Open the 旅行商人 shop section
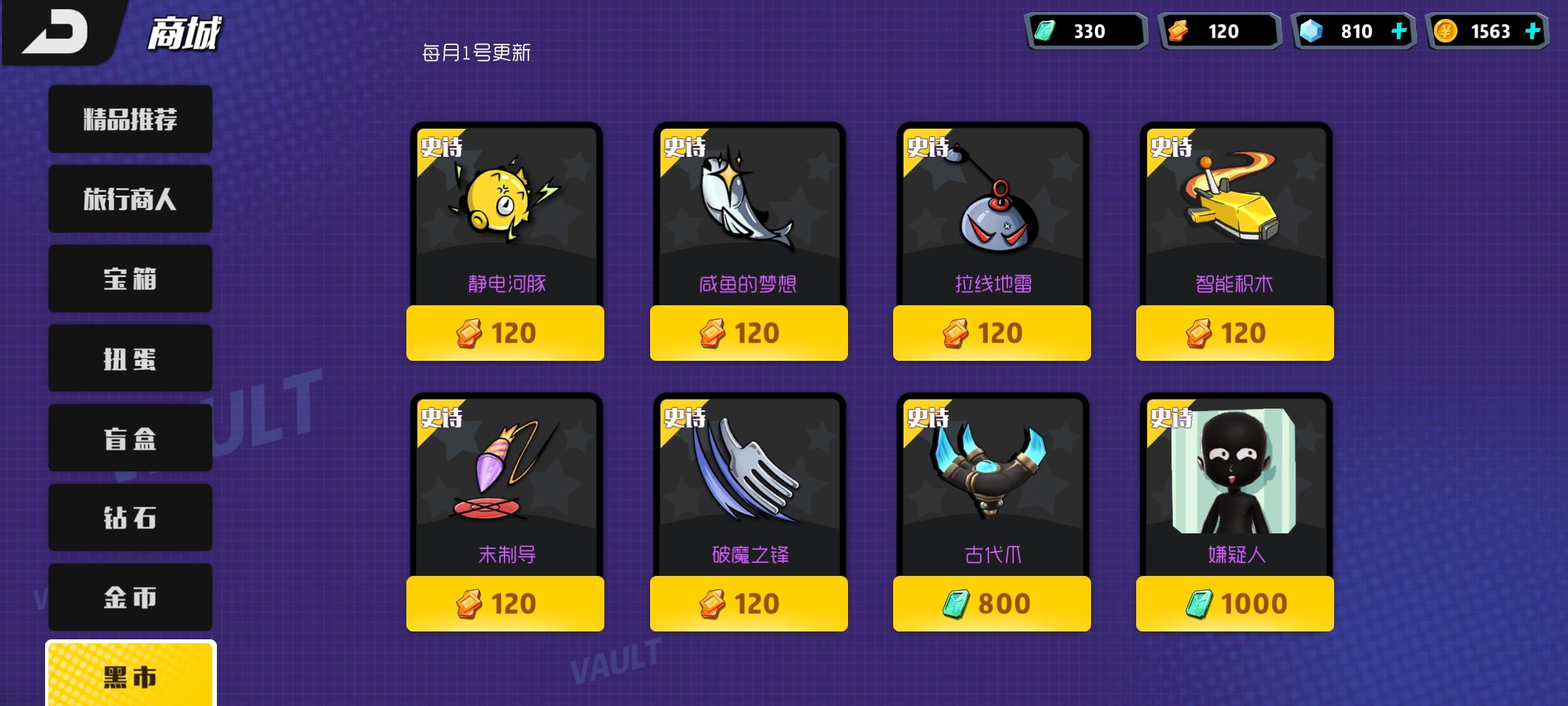 (129, 198)
